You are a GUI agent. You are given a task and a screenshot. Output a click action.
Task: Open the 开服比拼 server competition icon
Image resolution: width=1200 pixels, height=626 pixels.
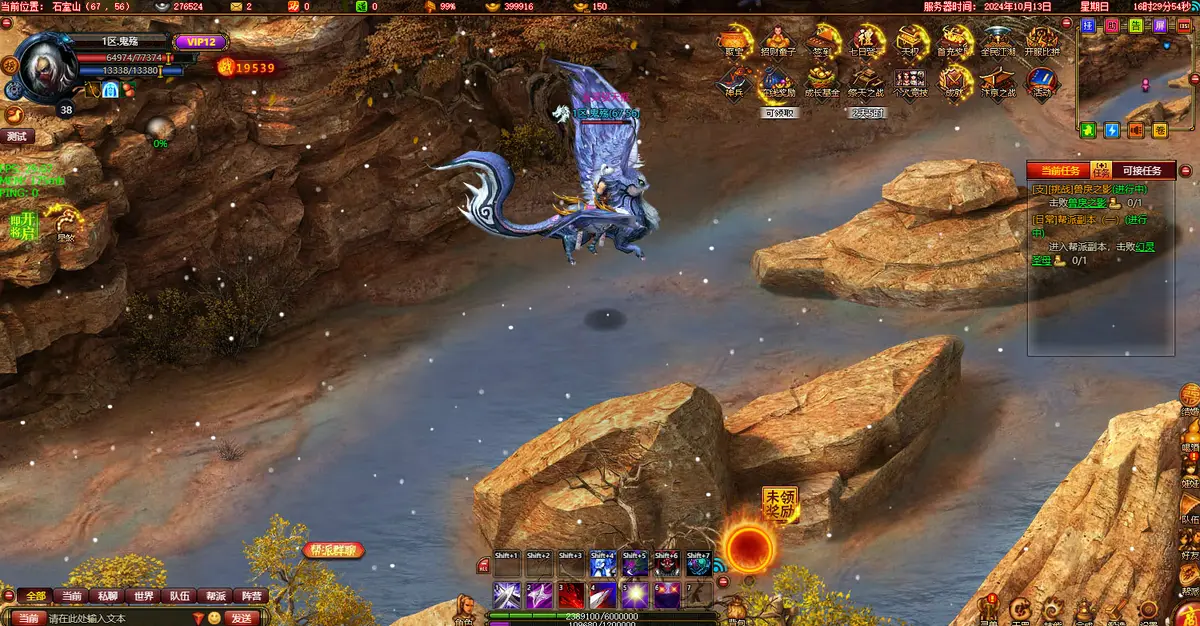[x=1041, y=40]
